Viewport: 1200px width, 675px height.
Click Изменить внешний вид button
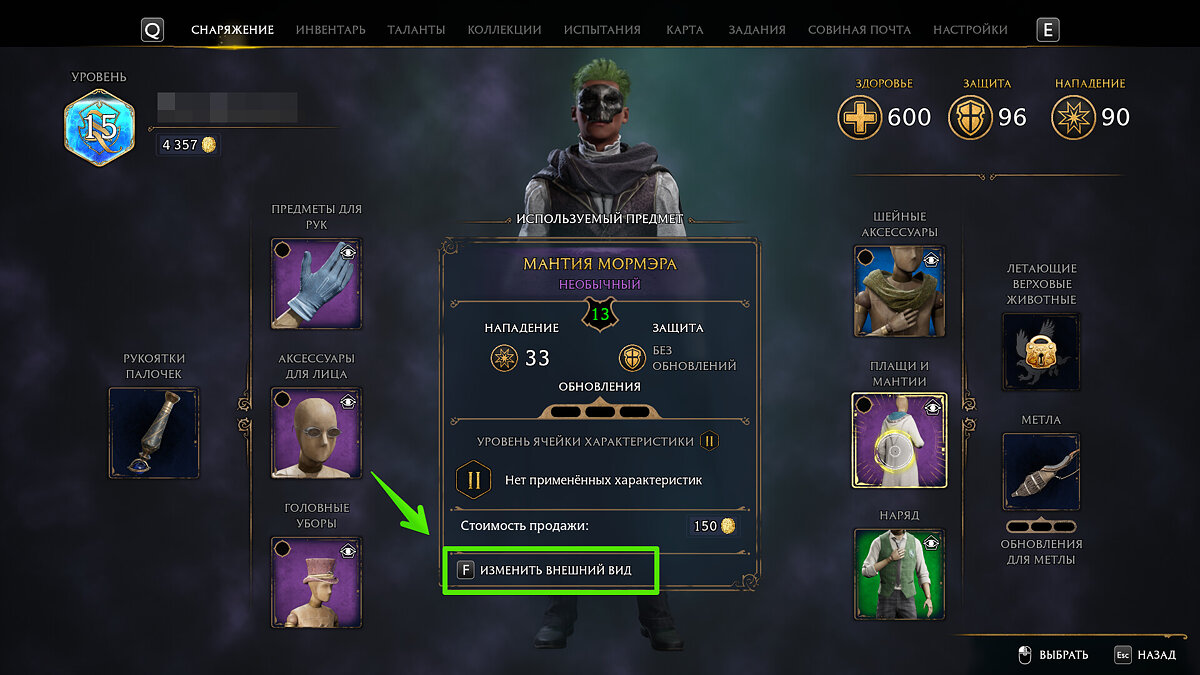click(x=551, y=570)
